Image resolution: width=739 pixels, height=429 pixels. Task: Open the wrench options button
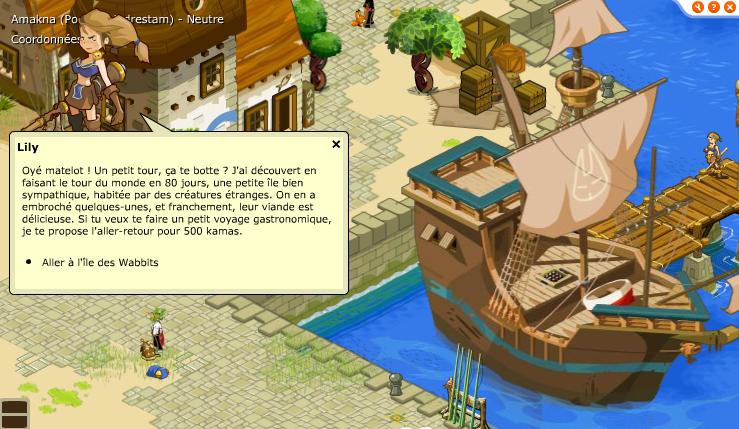coord(699,7)
